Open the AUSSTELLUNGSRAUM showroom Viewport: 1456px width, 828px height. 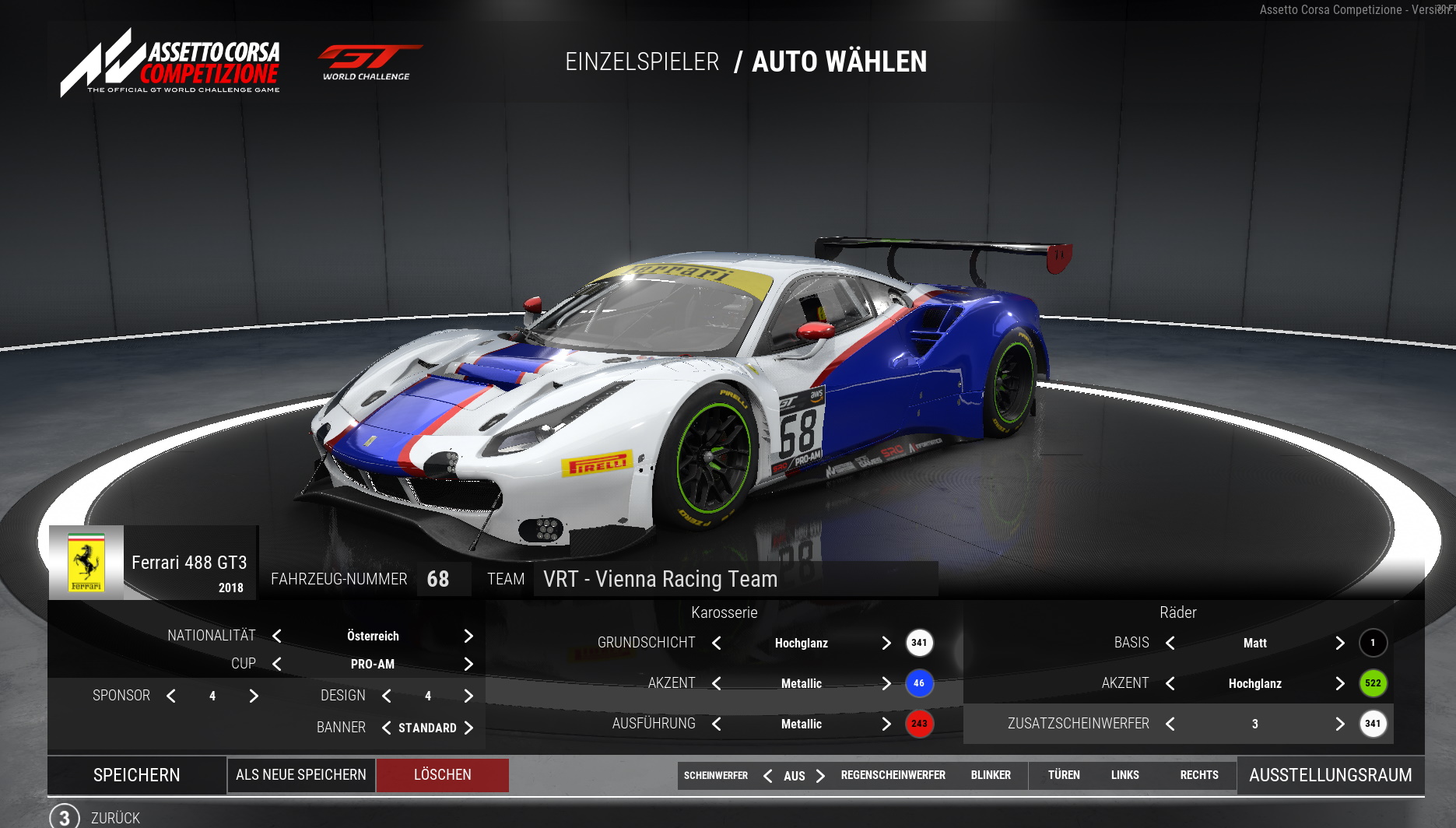coord(1330,775)
